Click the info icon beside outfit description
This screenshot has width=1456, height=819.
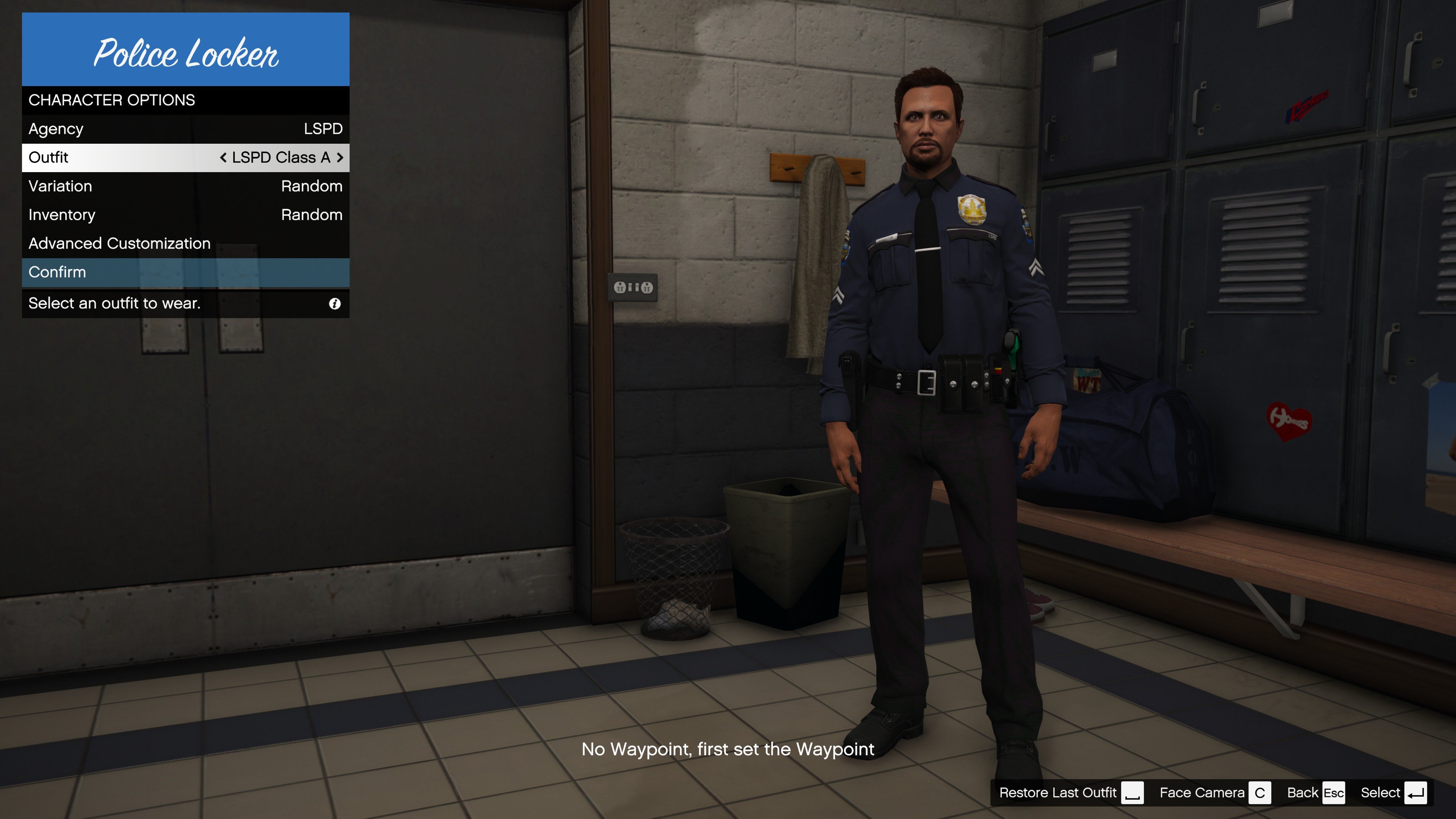(334, 304)
